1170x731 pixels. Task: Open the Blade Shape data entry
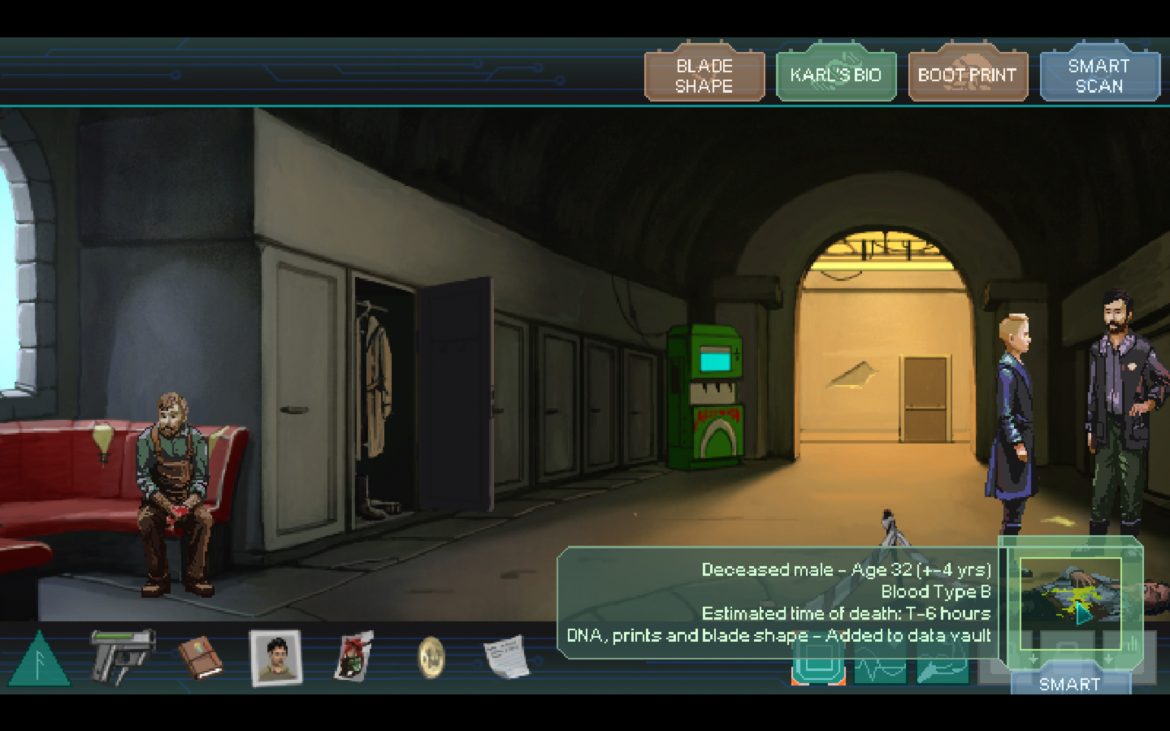point(704,76)
